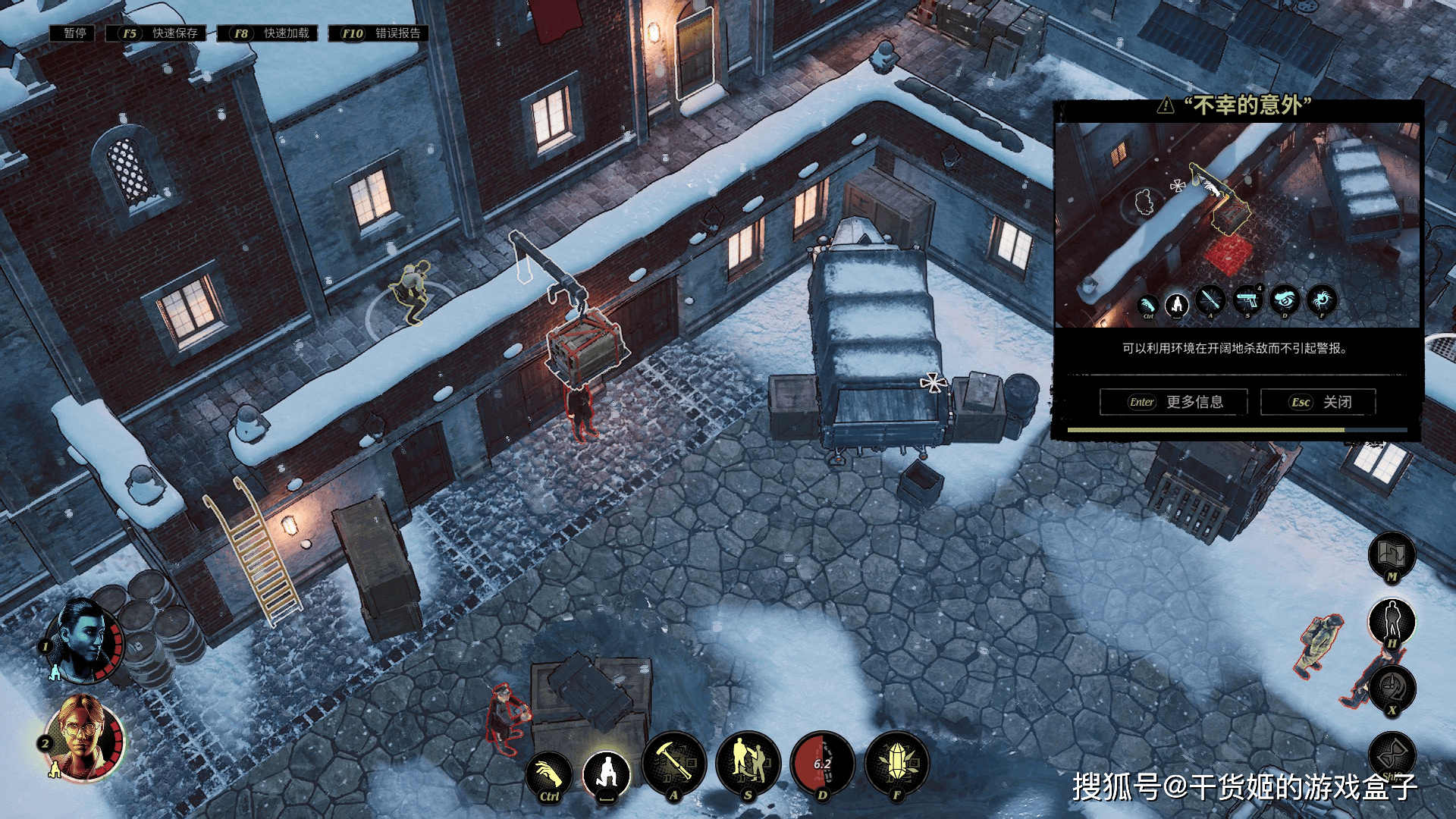This screenshot has width=1456, height=819.
Task: View the “不幸的意外” tutorial preview image
Action: (1237, 224)
